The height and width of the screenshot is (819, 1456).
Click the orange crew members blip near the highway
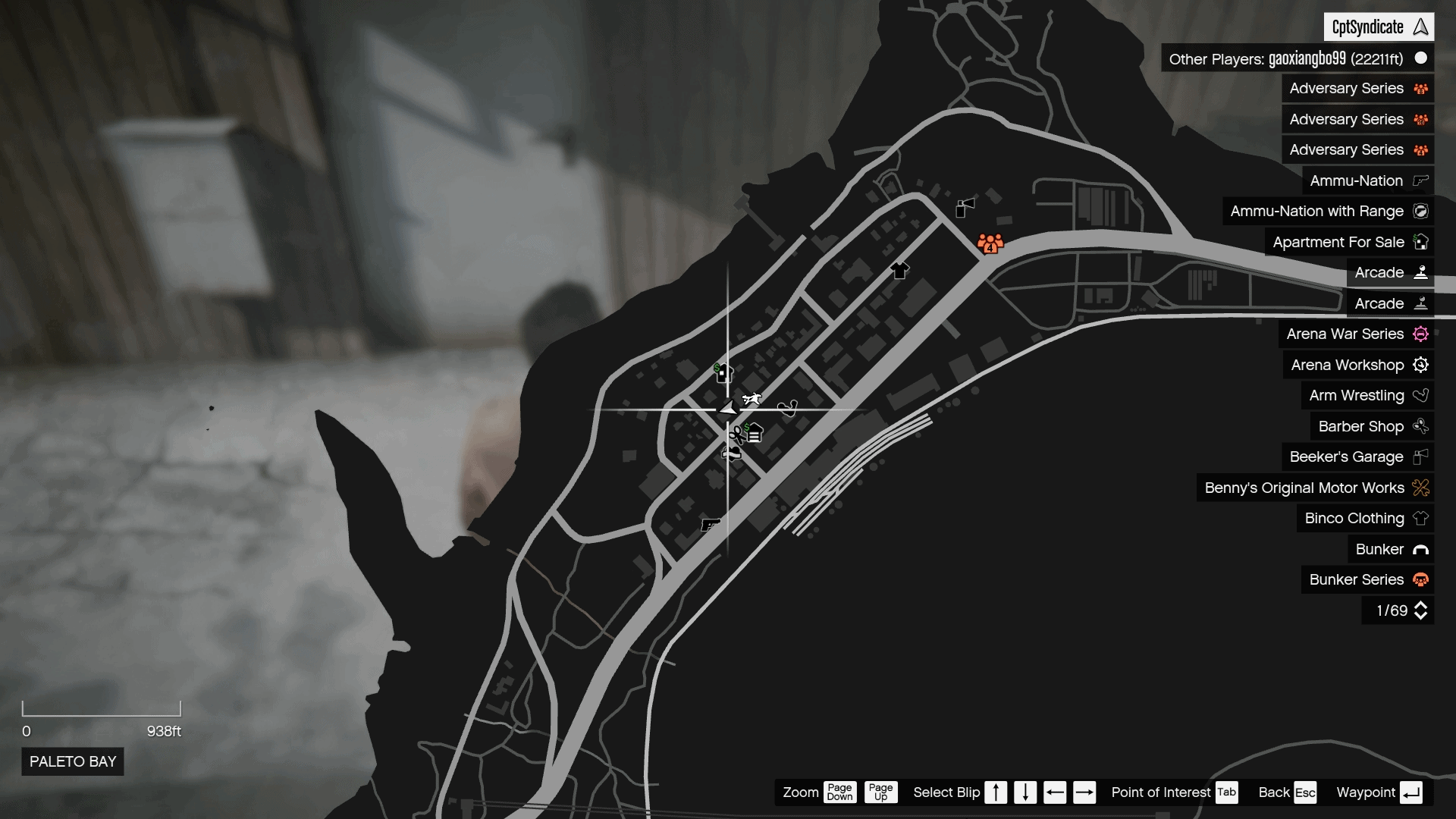tap(990, 244)
